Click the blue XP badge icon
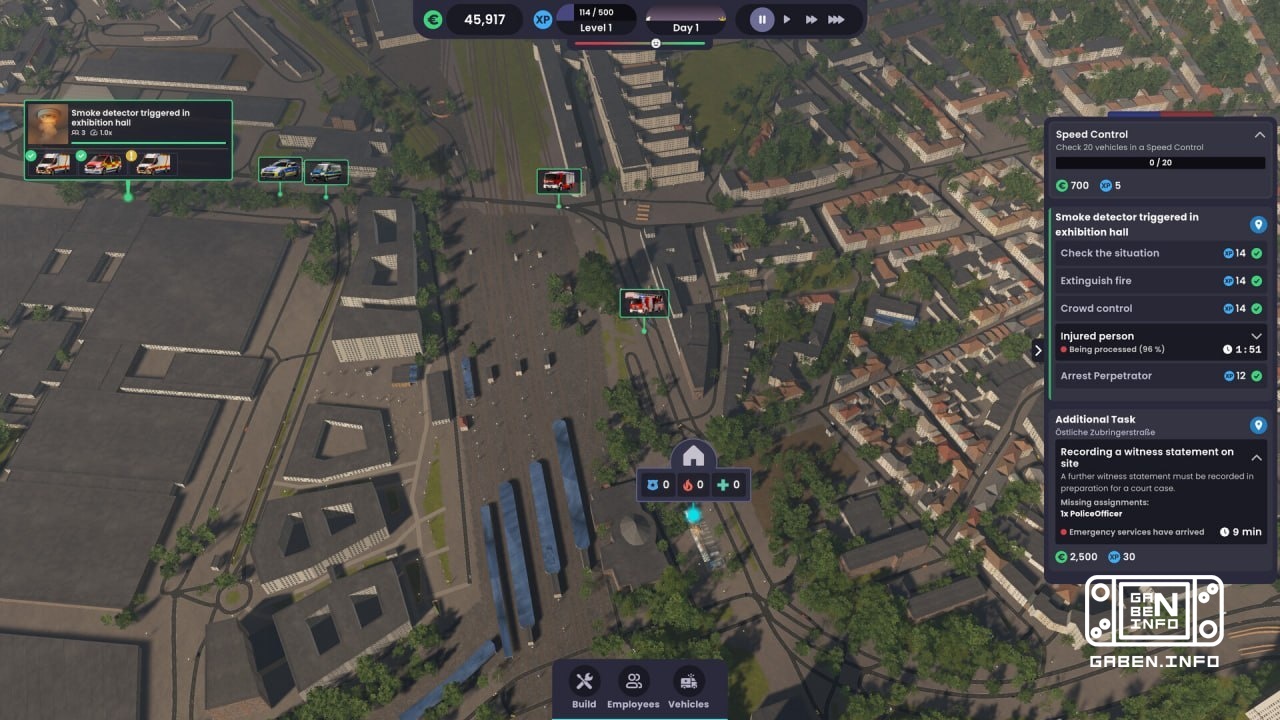Image resolution: width=1280 pixels, height=720 pixels. pyautogui.click(x=543, y=19)
